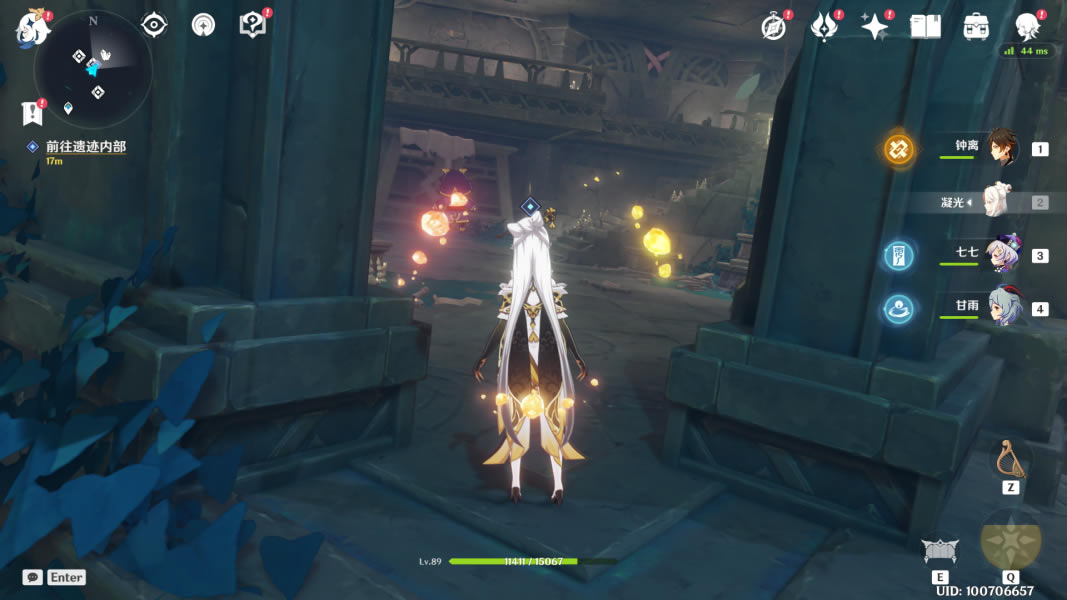Screen dimensions: 1067x600
Task: Use the lyre gadget
Action: [x=1010, y=459]
